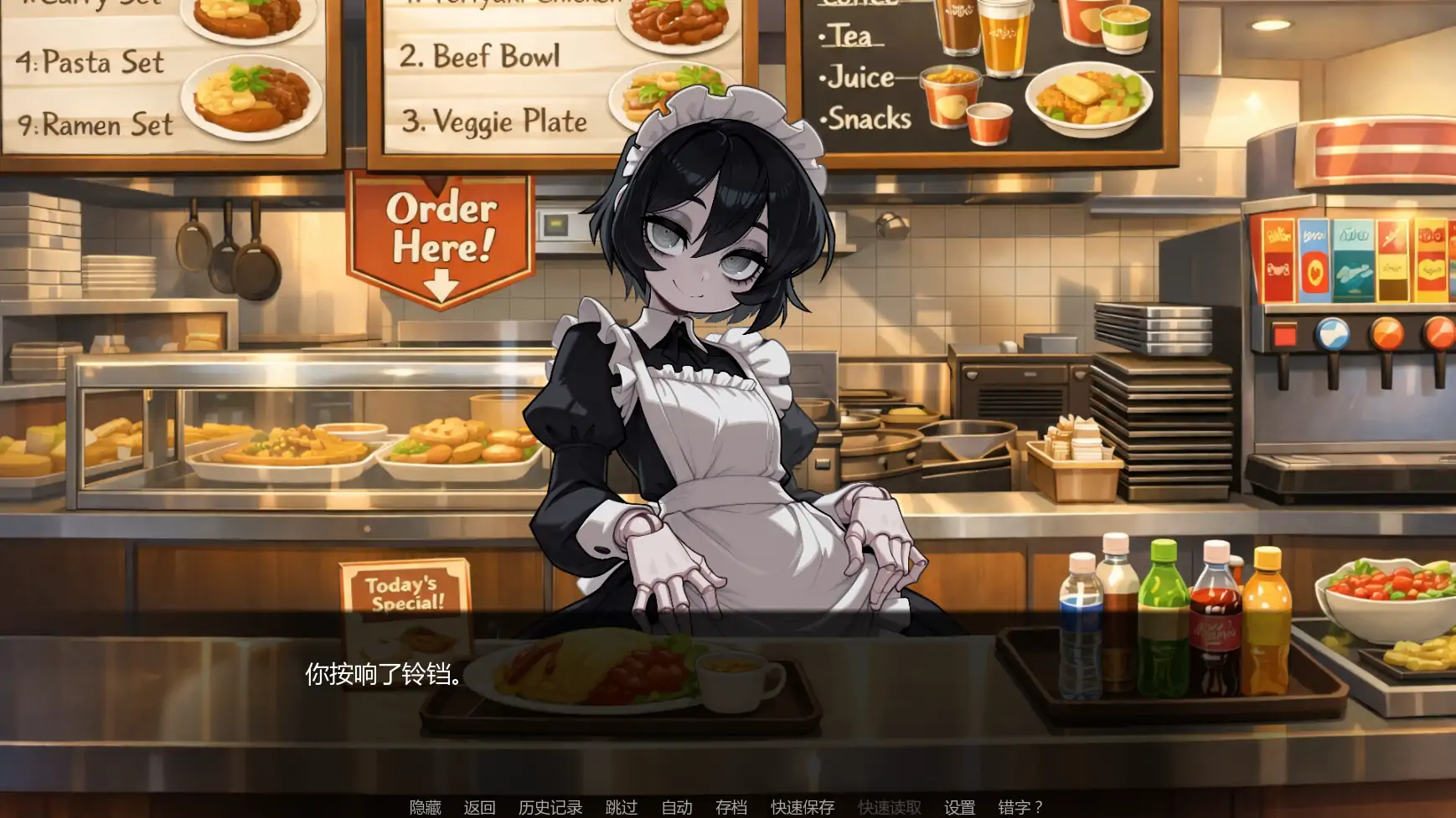1456x818 pixels.
Task: Open the 存档 save menu
Action: tap(731, 807)
